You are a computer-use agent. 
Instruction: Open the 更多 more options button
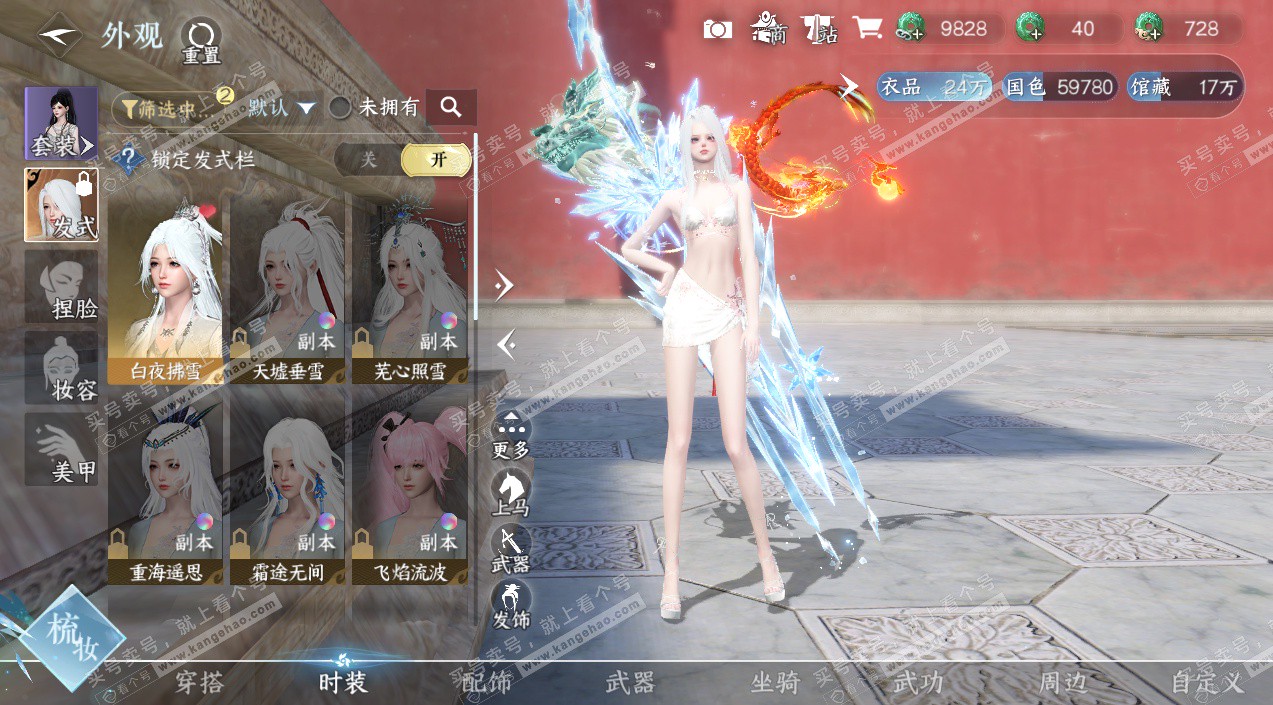point(511,436)
